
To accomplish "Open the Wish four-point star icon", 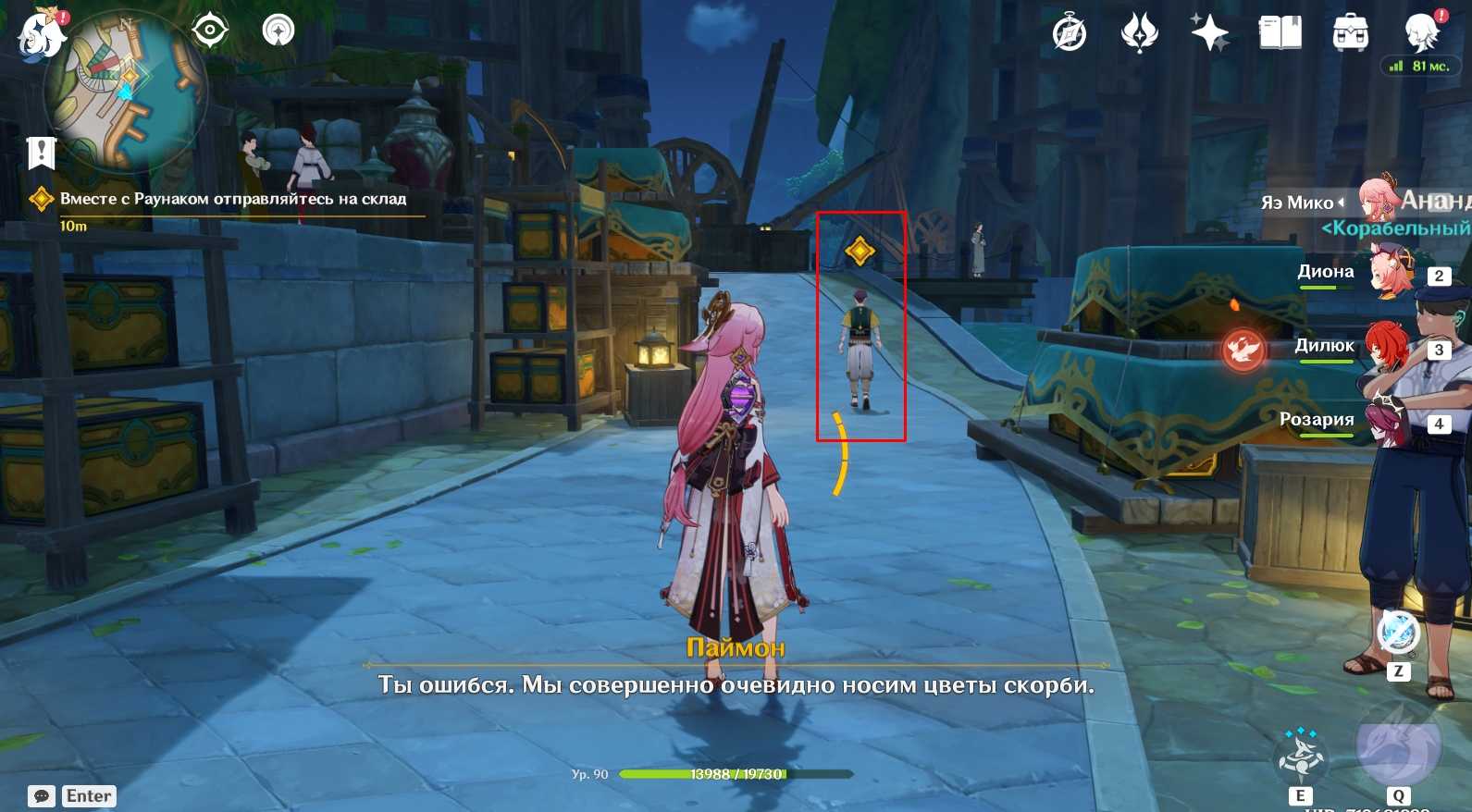I will 1209,33.
